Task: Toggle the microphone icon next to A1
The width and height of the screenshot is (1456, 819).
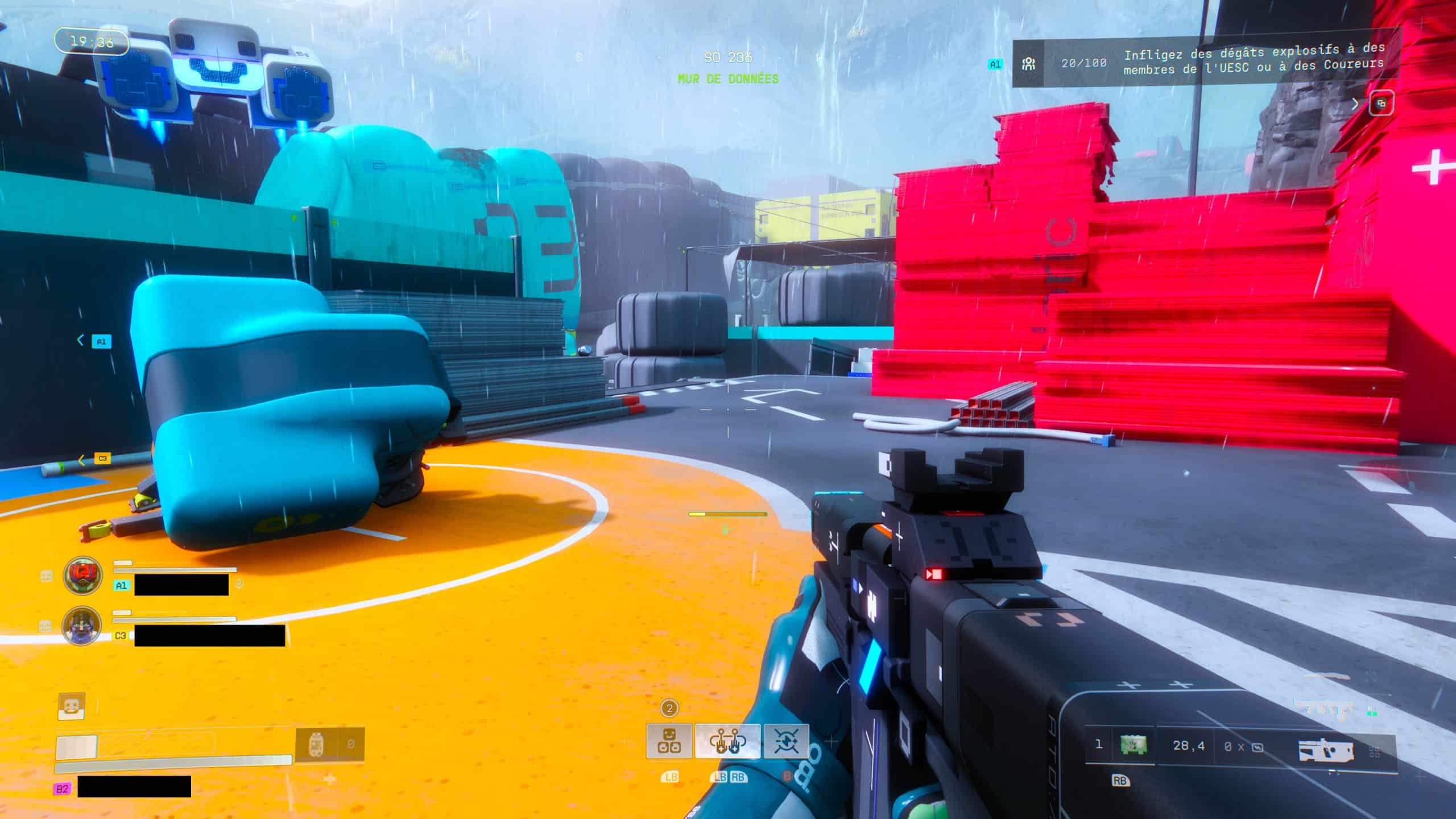Action: click(x=239, y=584)
